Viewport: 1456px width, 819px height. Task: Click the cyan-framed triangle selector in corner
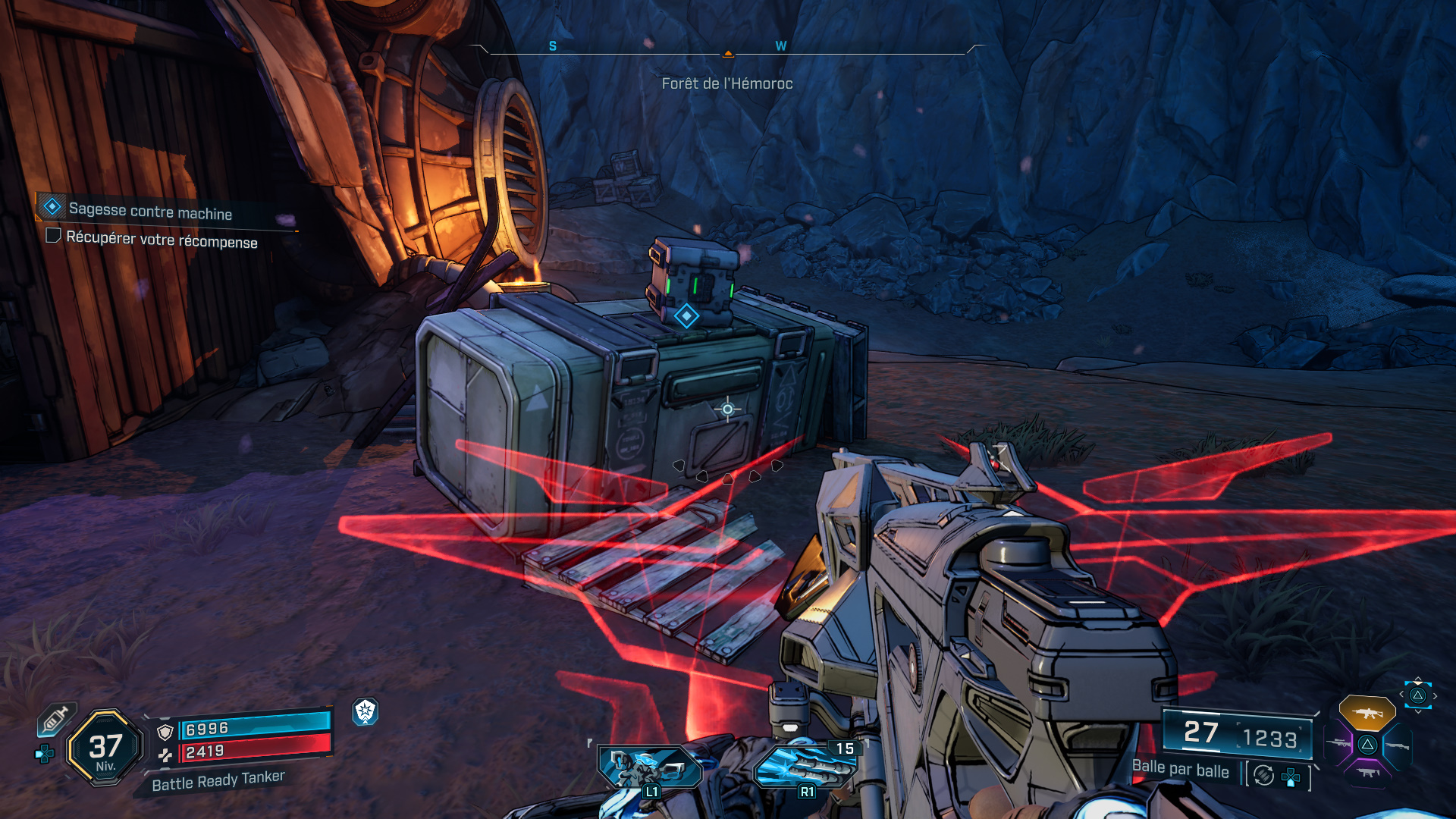point(1417,695)
